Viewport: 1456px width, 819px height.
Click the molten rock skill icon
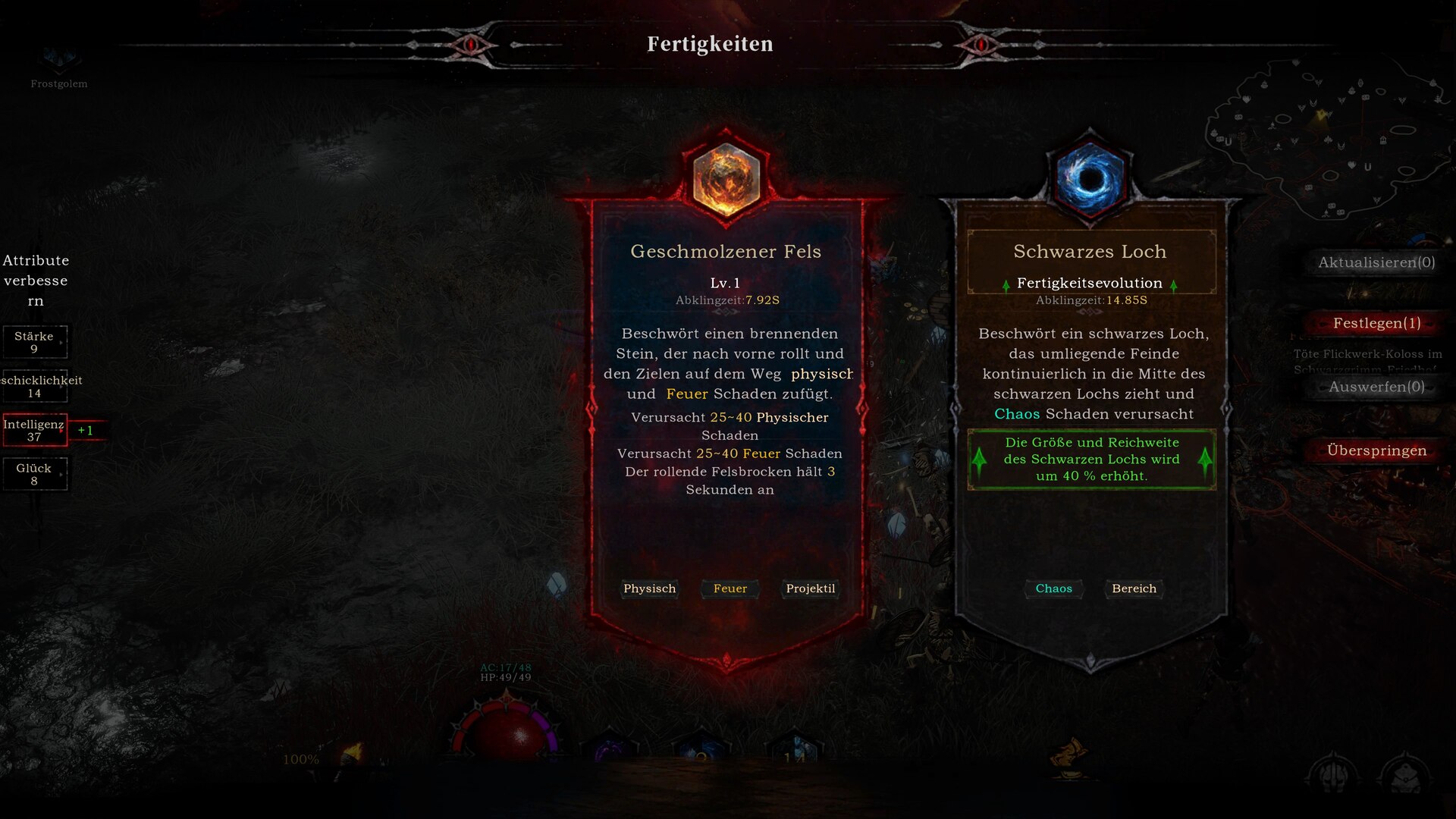pyautogui.click(x=726, y=178)
